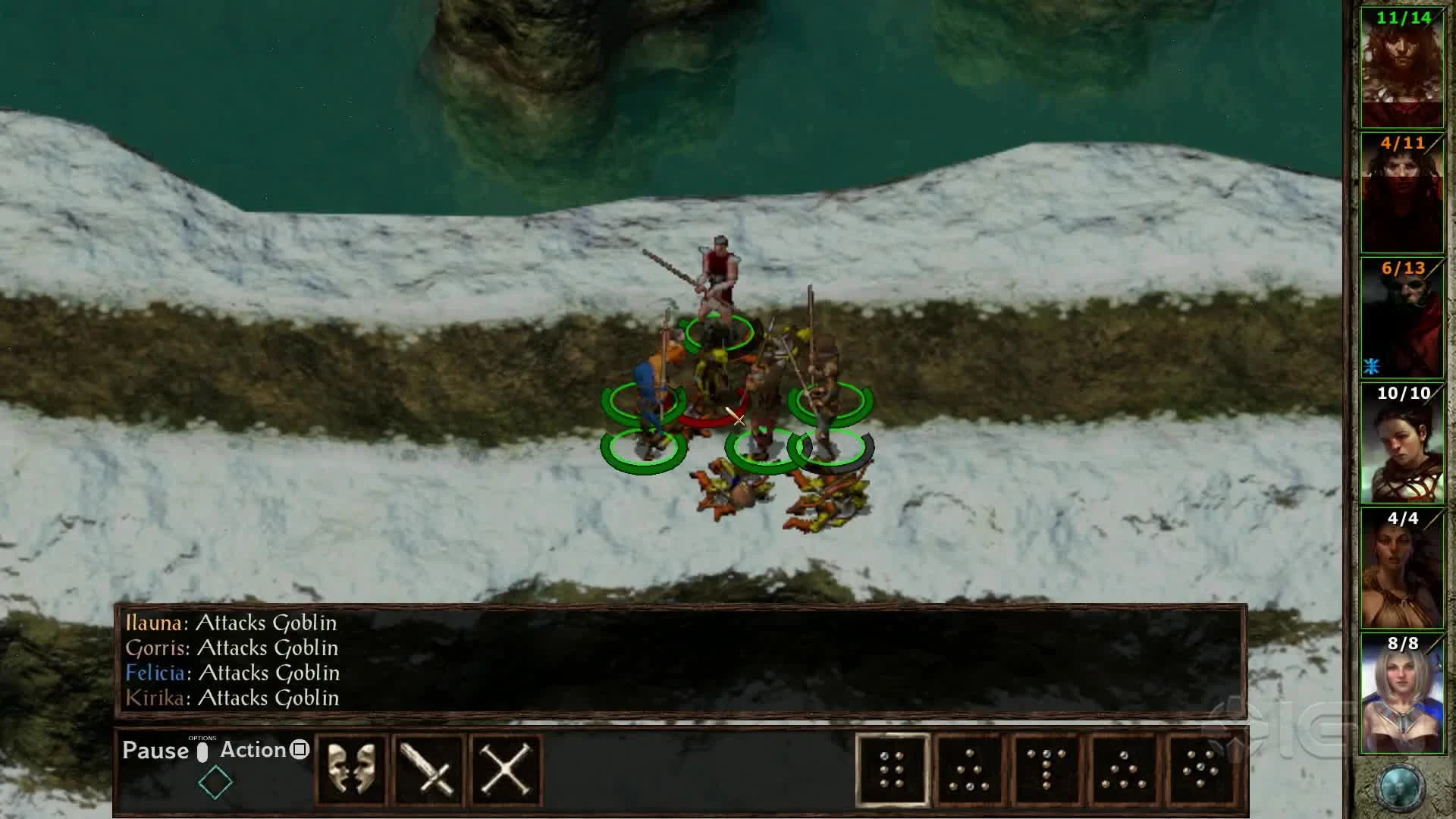Select the tight box formation icon
This screenshot has width=1456, height=819.
[895, 770]
